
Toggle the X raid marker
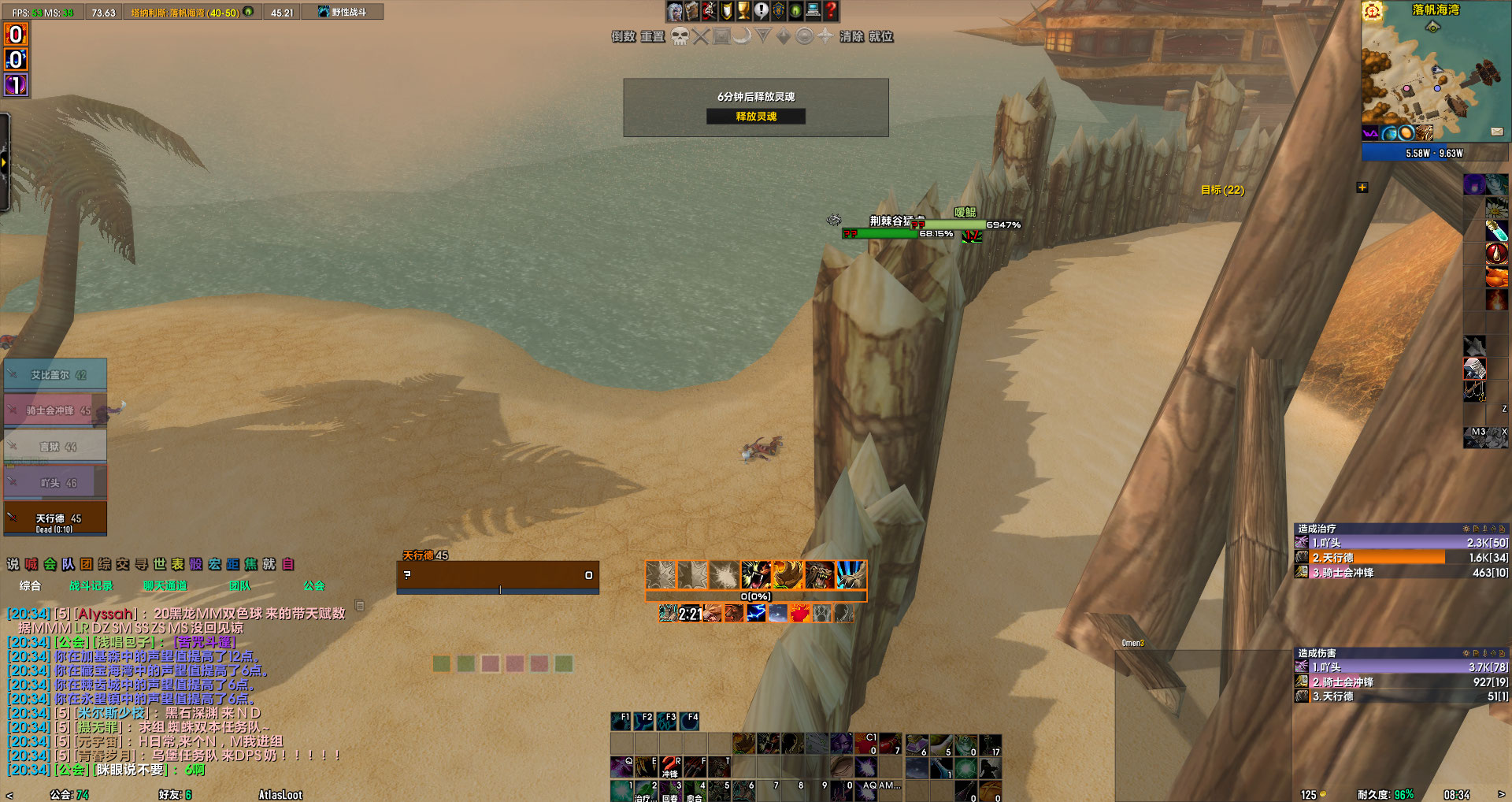click(701, 35)
